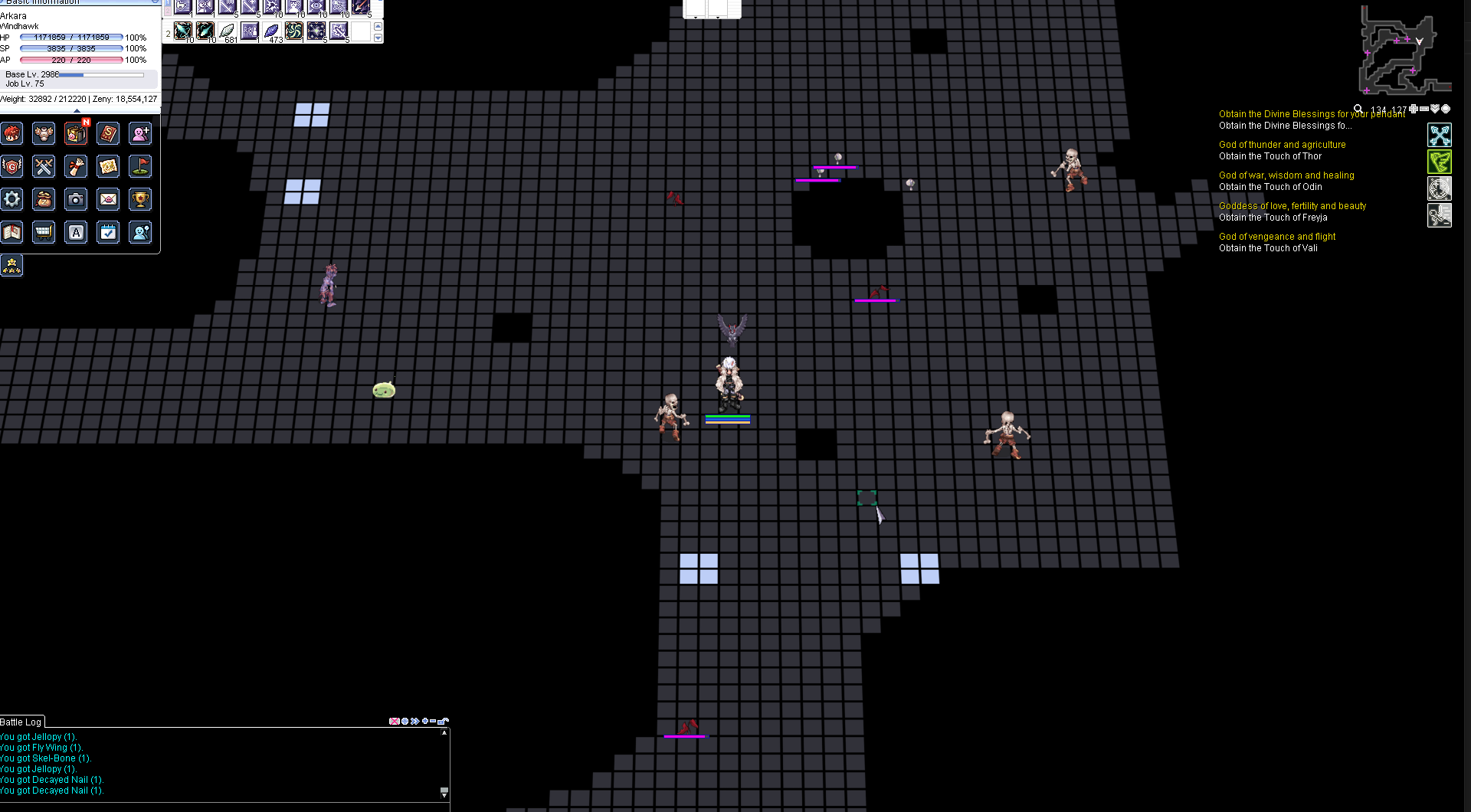Viewport: 1471px width, 812px height.
Task: Open the Inventory bag icon with N badge
Action: [76, 133]
